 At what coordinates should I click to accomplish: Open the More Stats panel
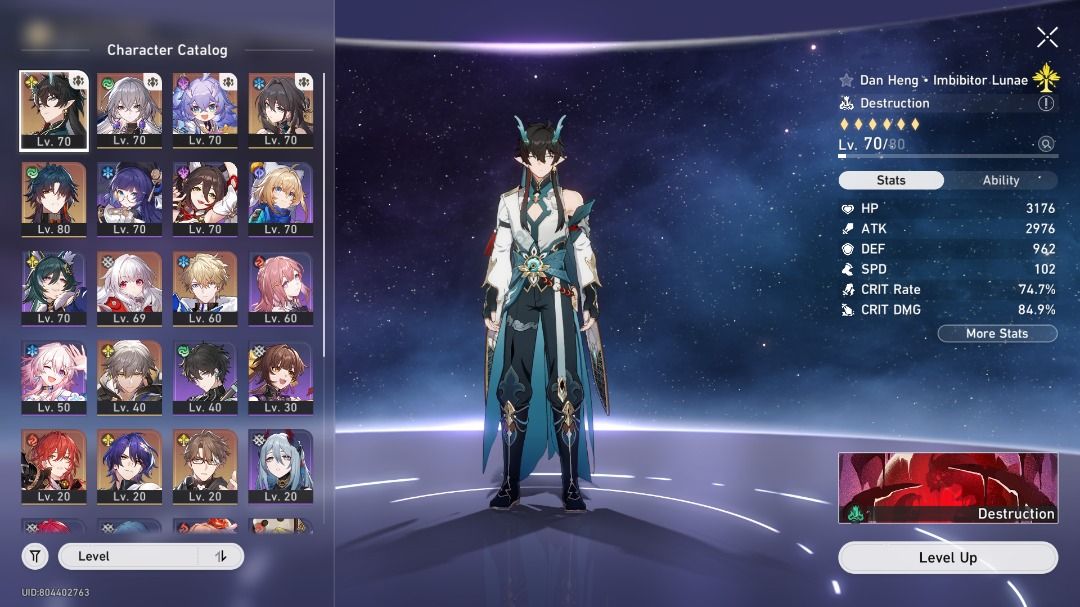[997, 334]
